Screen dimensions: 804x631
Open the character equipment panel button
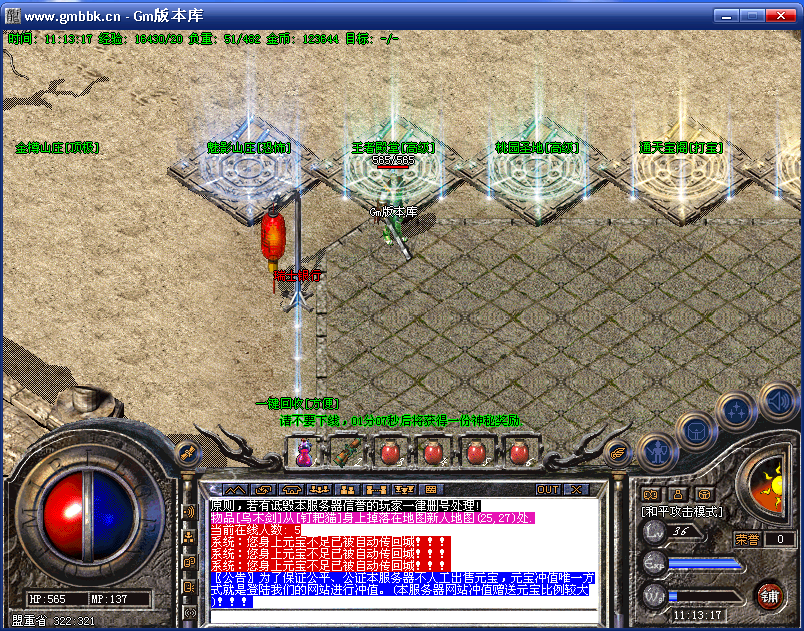(656, 449)
